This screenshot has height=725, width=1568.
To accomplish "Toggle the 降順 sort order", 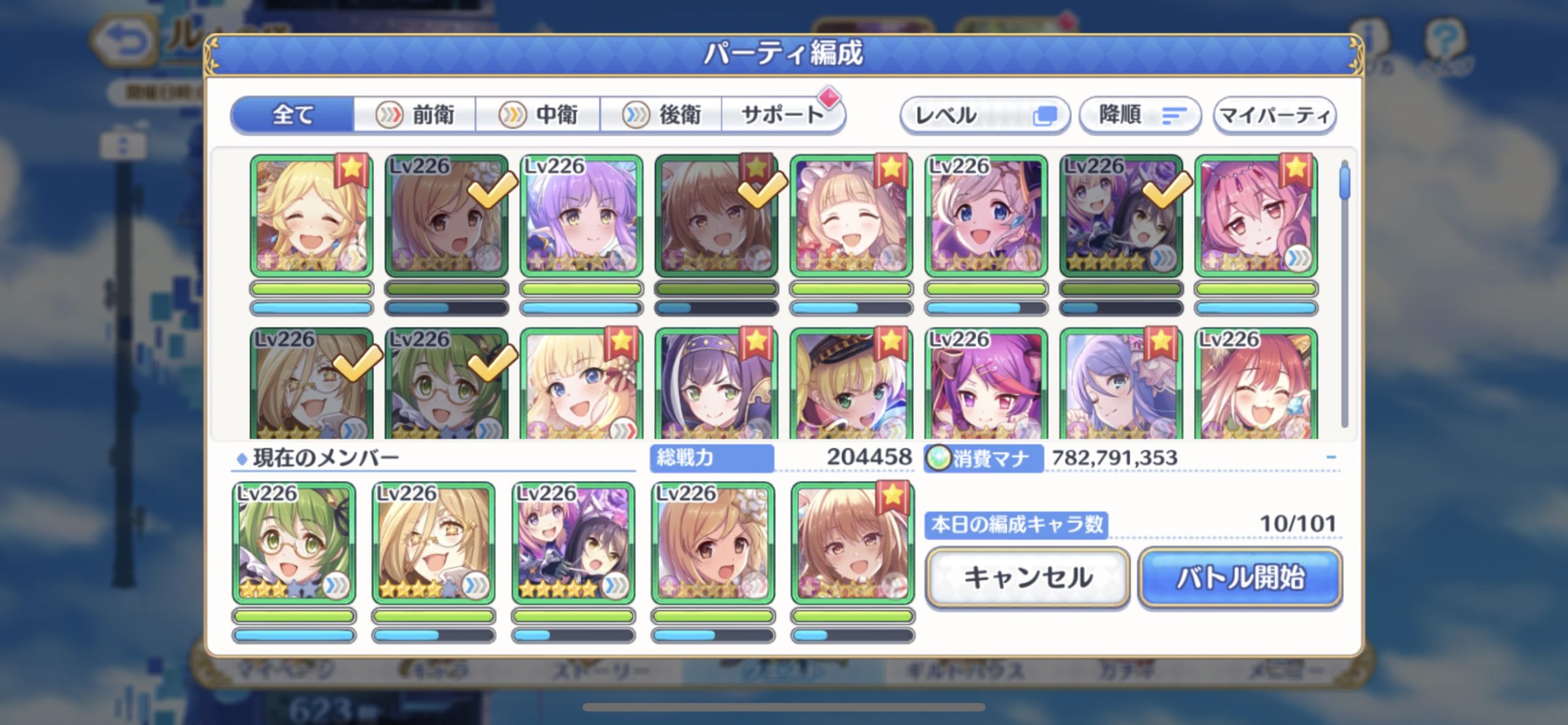I will point(1139,115).
